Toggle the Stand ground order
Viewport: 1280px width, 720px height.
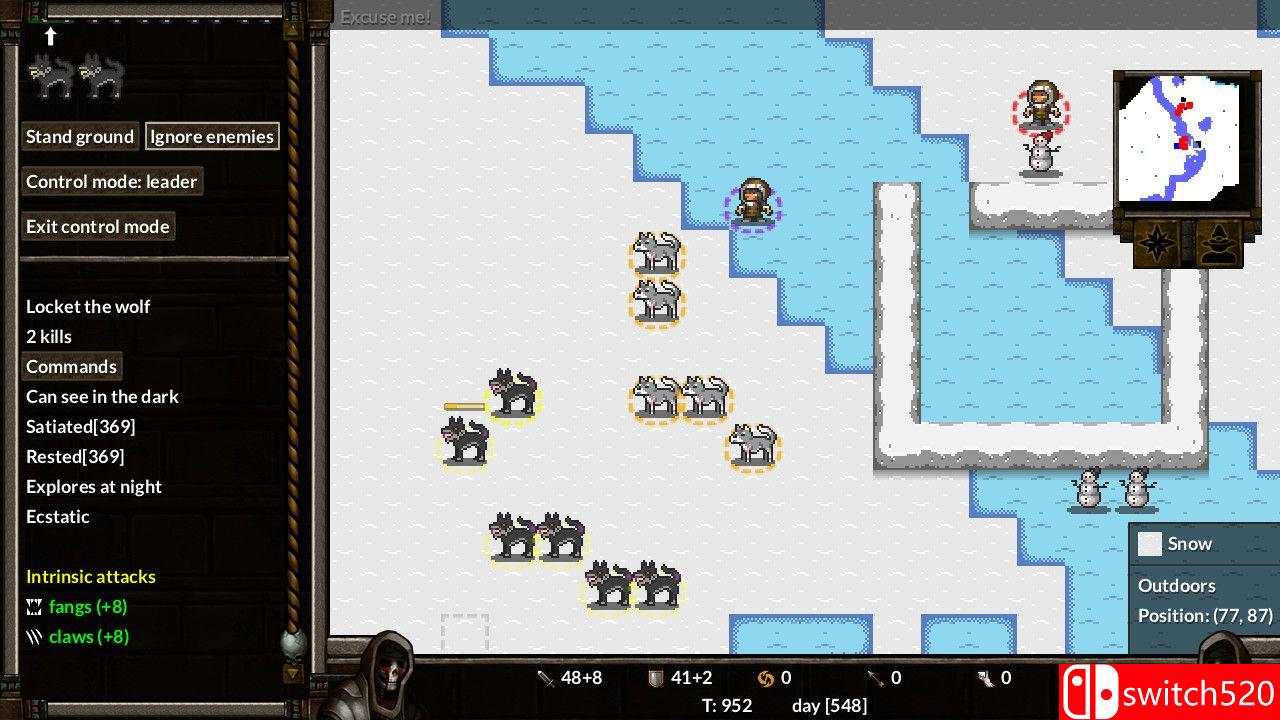coord(80,136)
